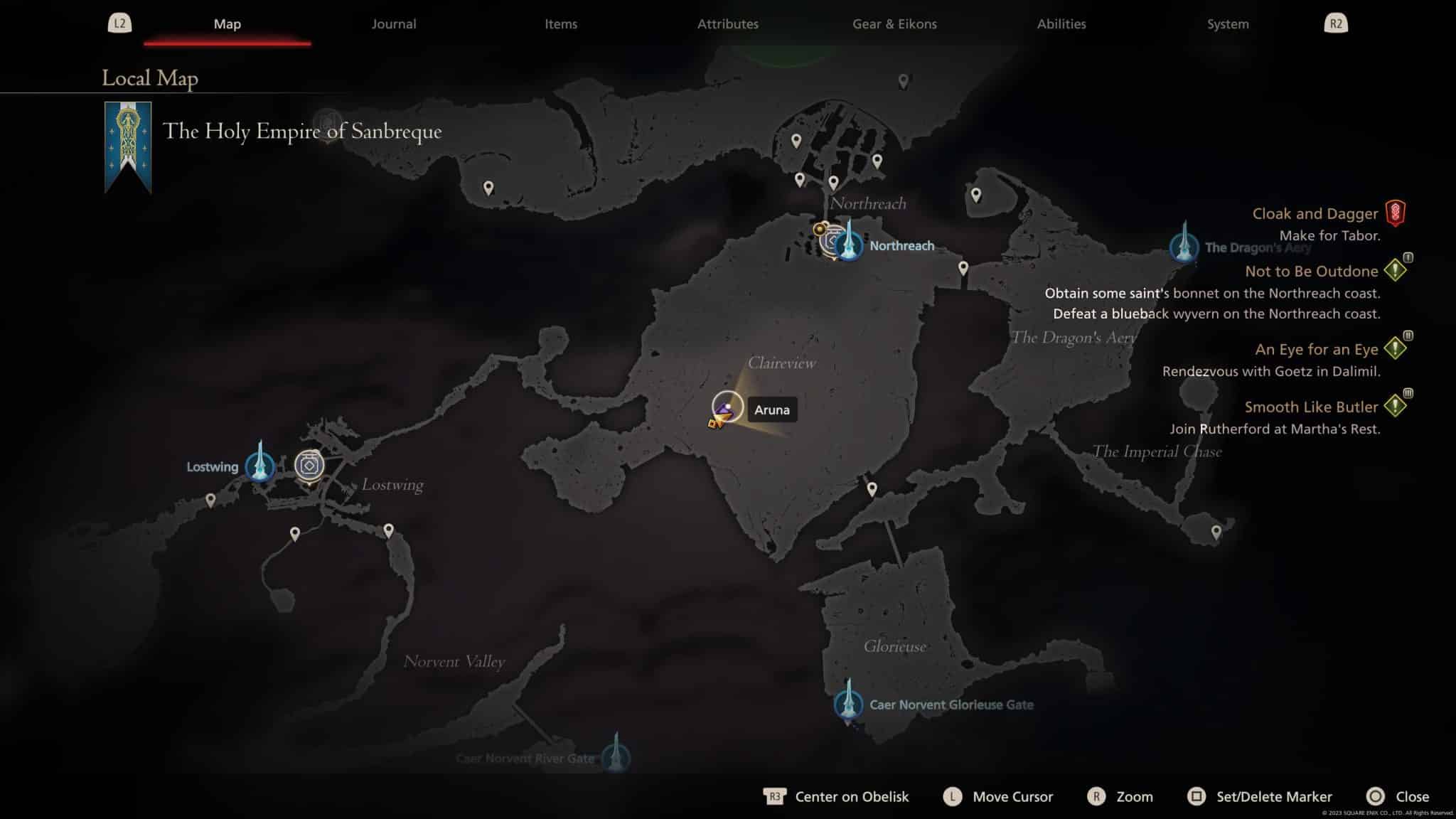
Task: Switch to the Journal tab
Action: [x=393, y=23]
